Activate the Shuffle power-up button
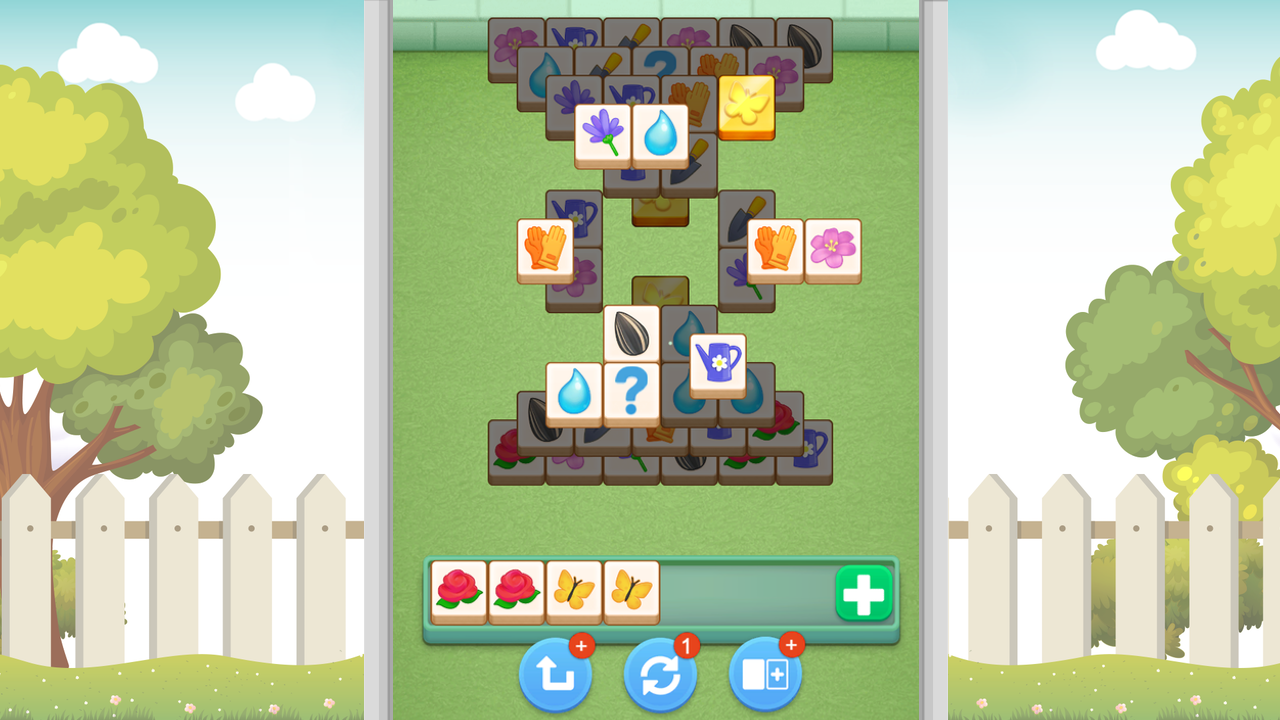The image size is (1280, 720). tap(660, 676)
